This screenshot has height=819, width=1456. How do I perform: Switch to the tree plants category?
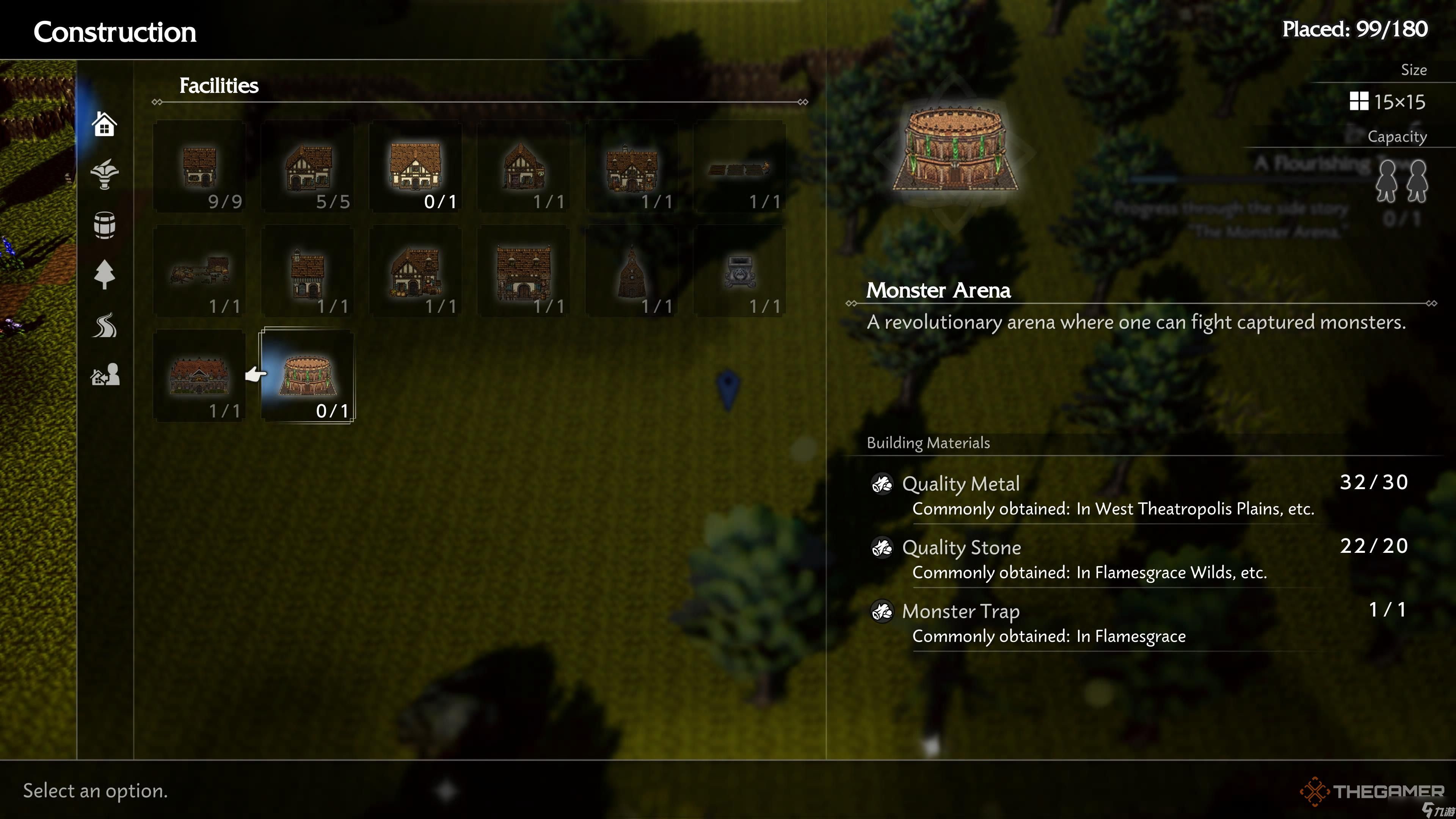click(105, 275)
